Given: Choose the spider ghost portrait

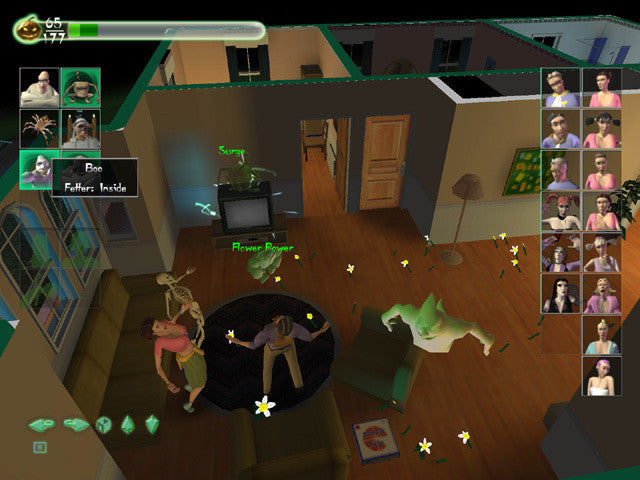Looking at the screenshot, I should (x=39, y=129).
